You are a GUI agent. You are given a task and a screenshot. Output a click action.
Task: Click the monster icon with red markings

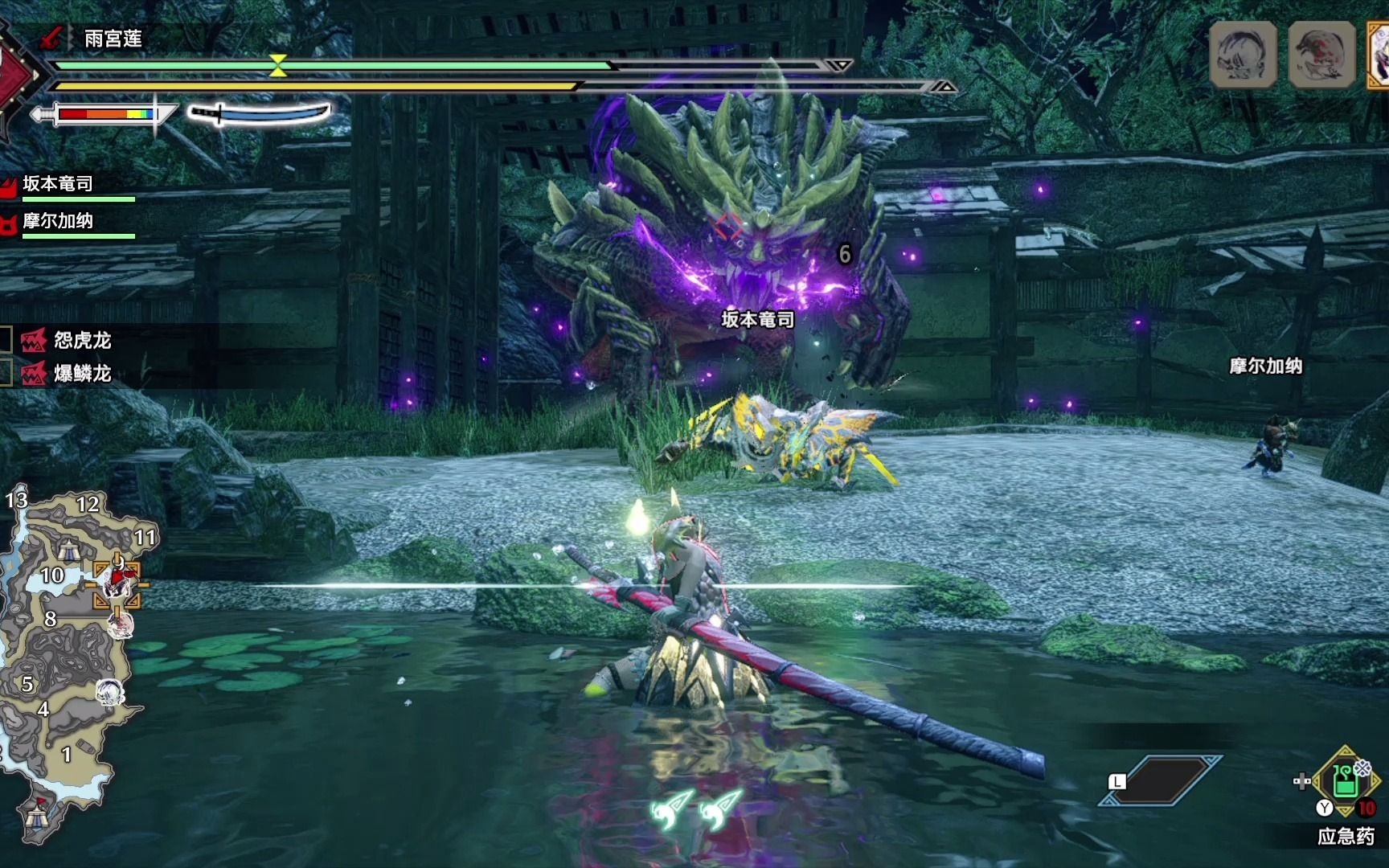[1321, 53]
